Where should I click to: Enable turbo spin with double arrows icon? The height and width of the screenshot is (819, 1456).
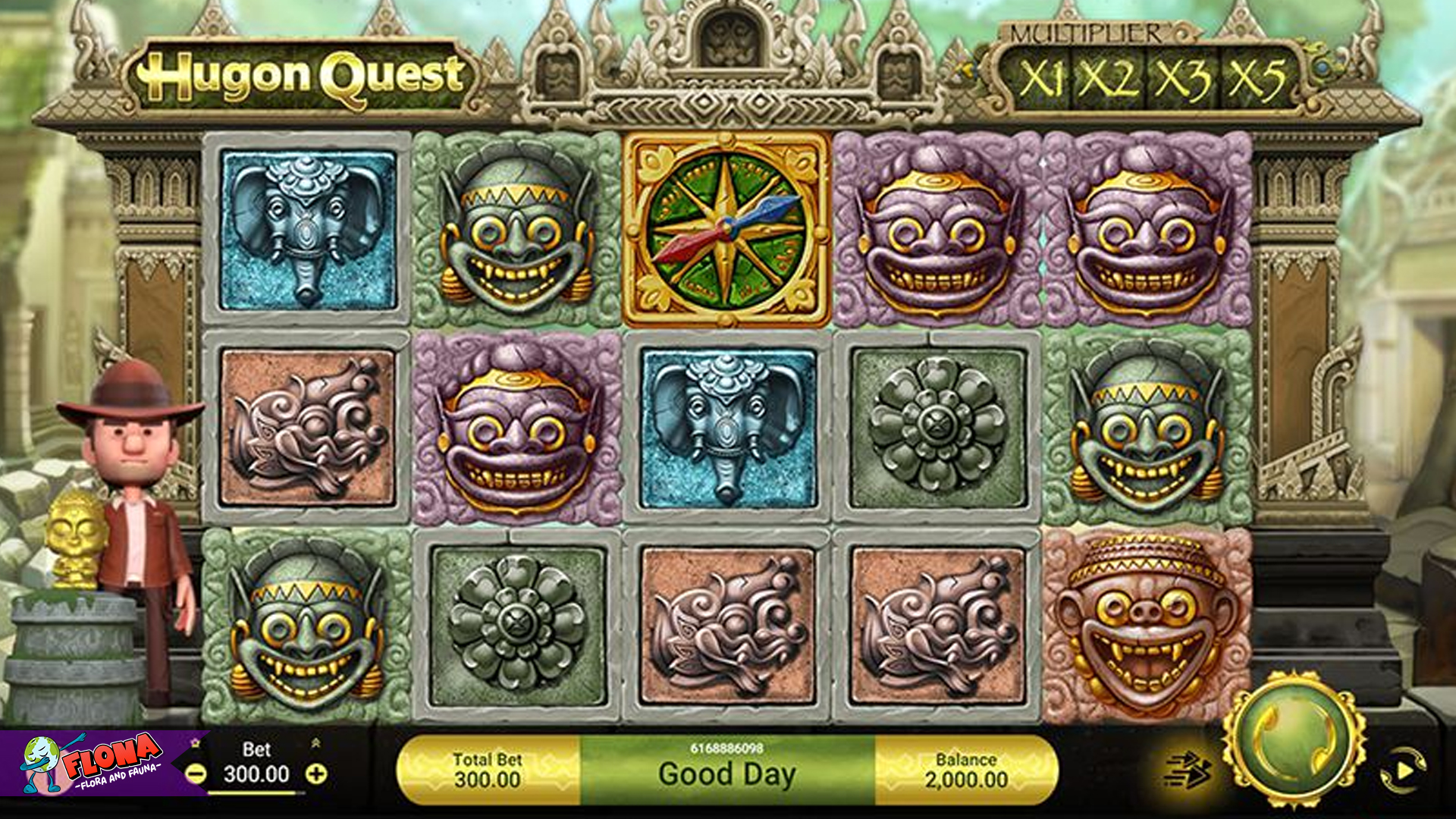(1191, 768)
